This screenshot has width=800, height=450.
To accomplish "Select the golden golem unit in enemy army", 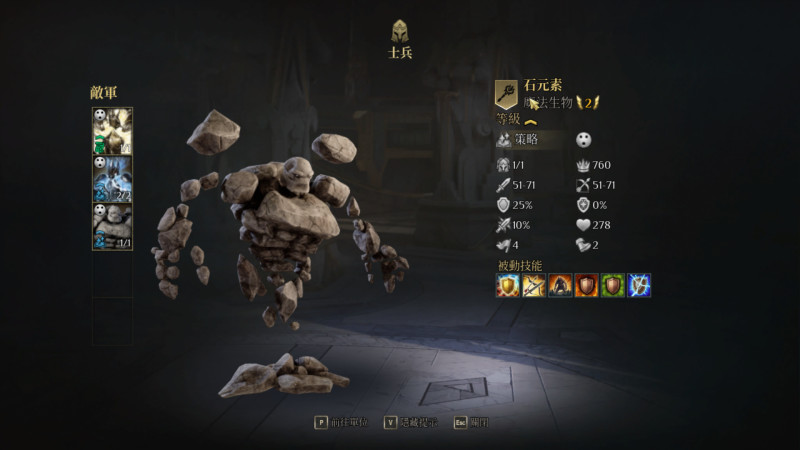I will 112,131.
